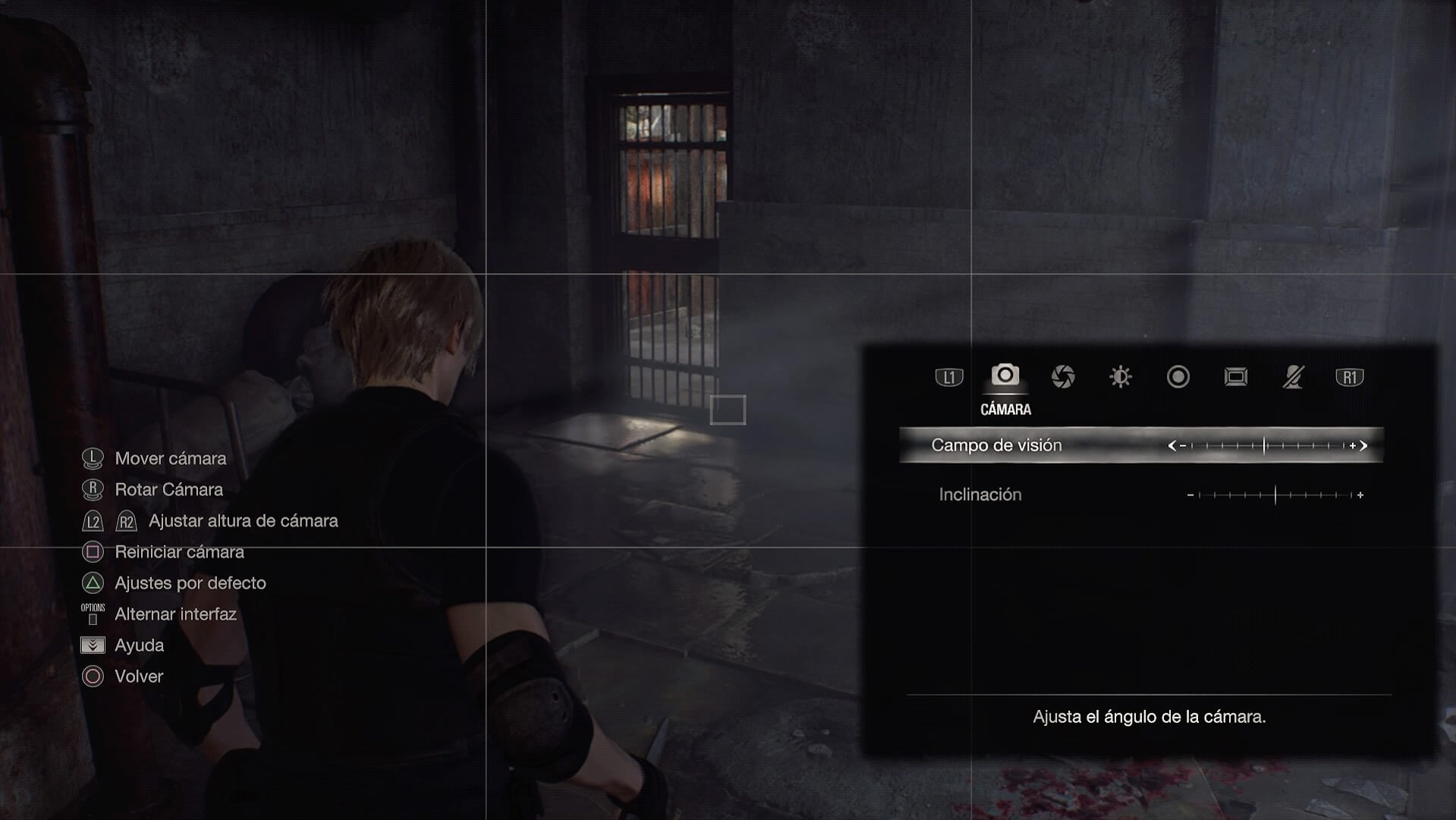Click the Campo de visión slider track

coord(1267,445)
